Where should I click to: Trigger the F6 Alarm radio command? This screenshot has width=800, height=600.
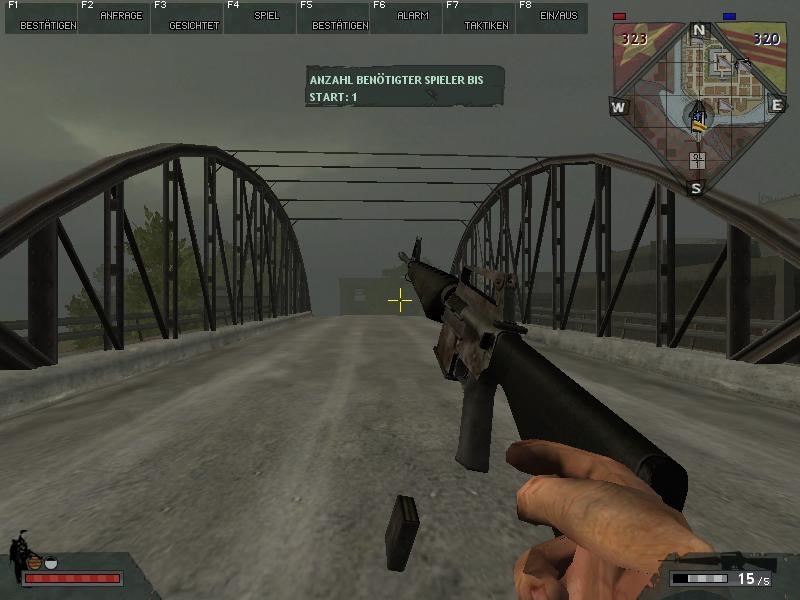pos(405,17)
